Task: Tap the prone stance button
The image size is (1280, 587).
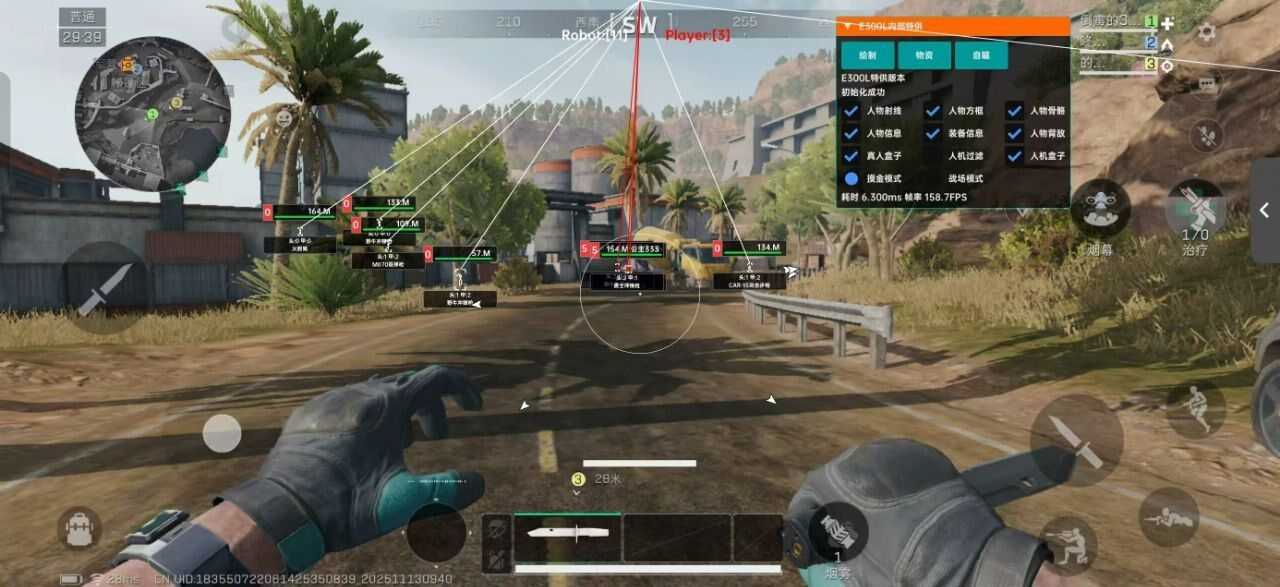Action: pyautogui.click(x=1168, y=516)
